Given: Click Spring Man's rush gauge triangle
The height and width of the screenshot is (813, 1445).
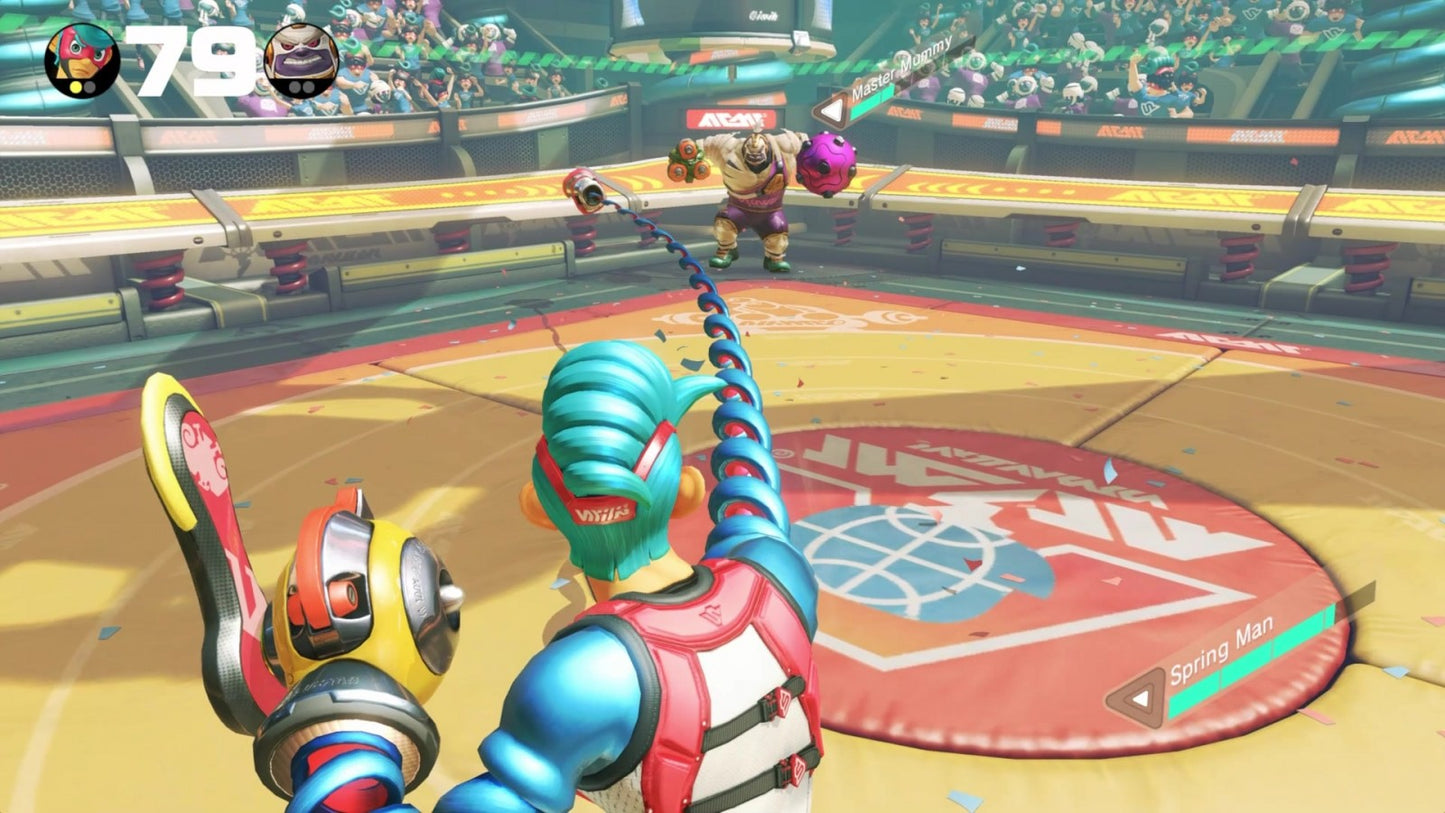Looking at the screenshot, I should point(1137,697).
